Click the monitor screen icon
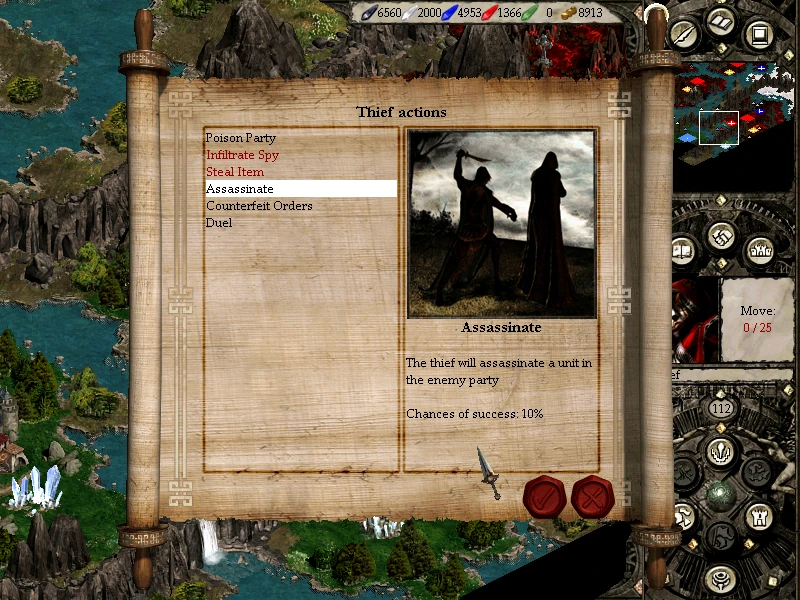Viewport: 800px width, 600px height. (x=760, y=36)
